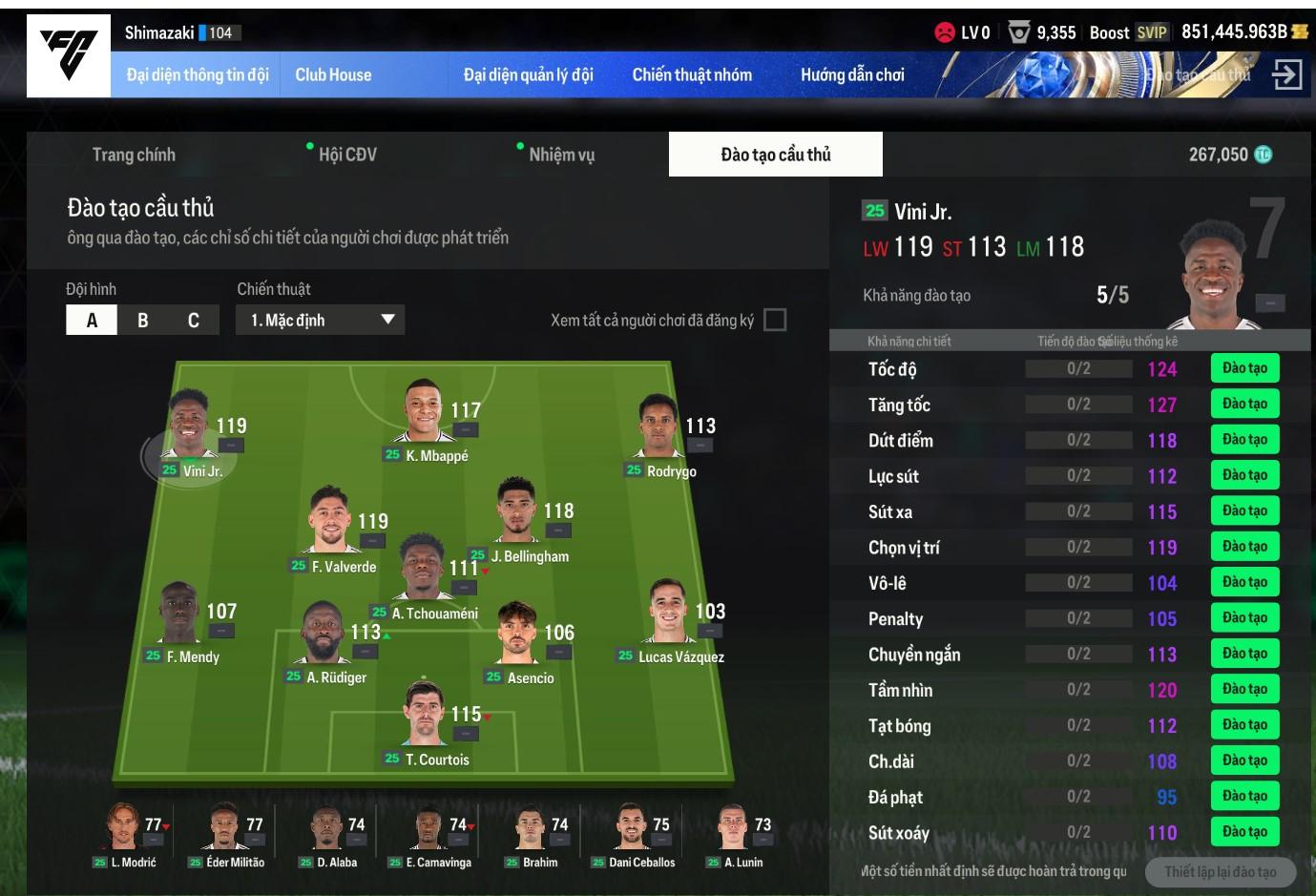This screenshot has height=896, width=1316.
Task: Click Đào tạo for Sút xa
Action: pos(1244,511)
